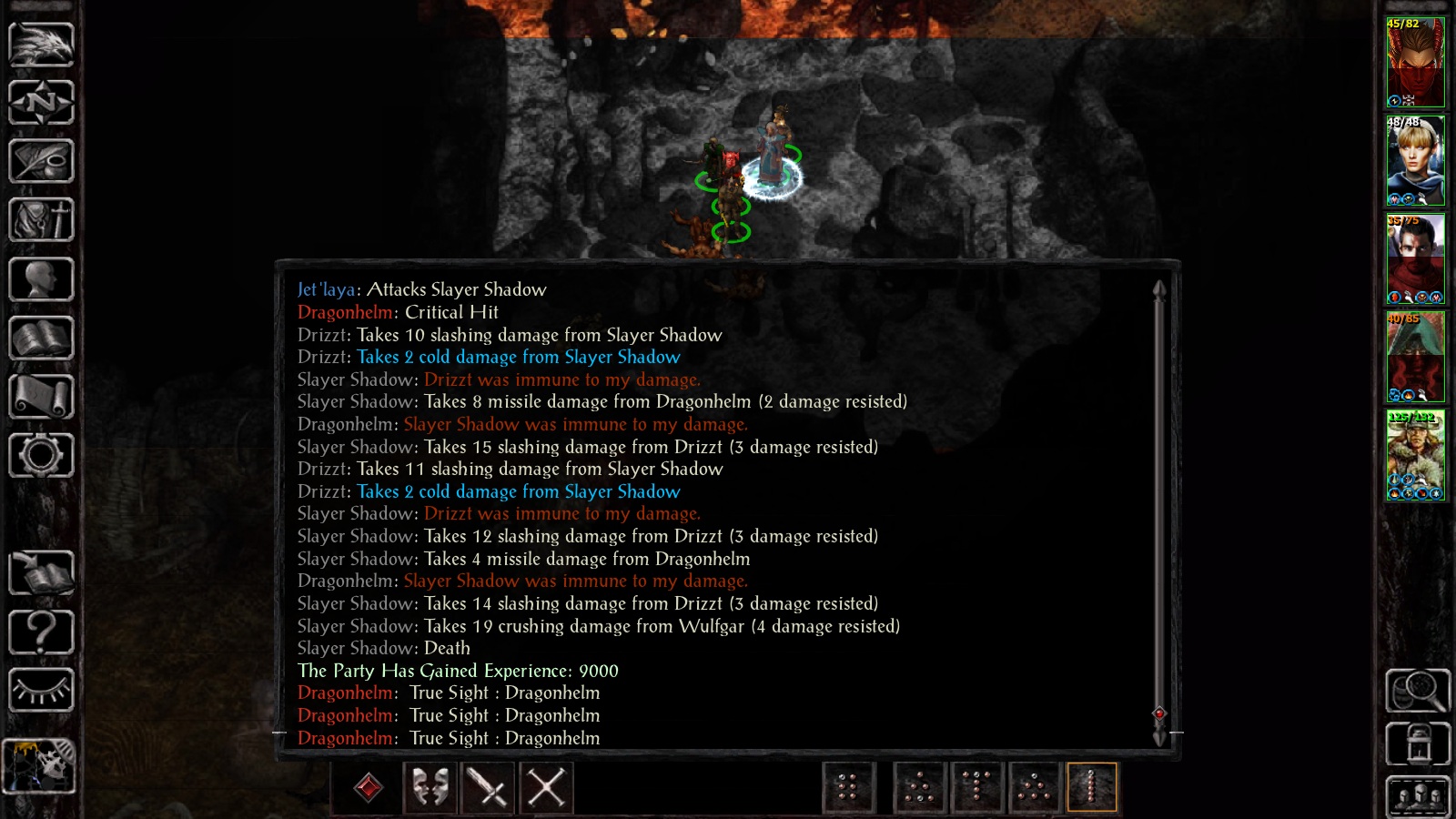The image size is (1456, 819).
Task: Open the mage spellbook
Action: point(41,338)
